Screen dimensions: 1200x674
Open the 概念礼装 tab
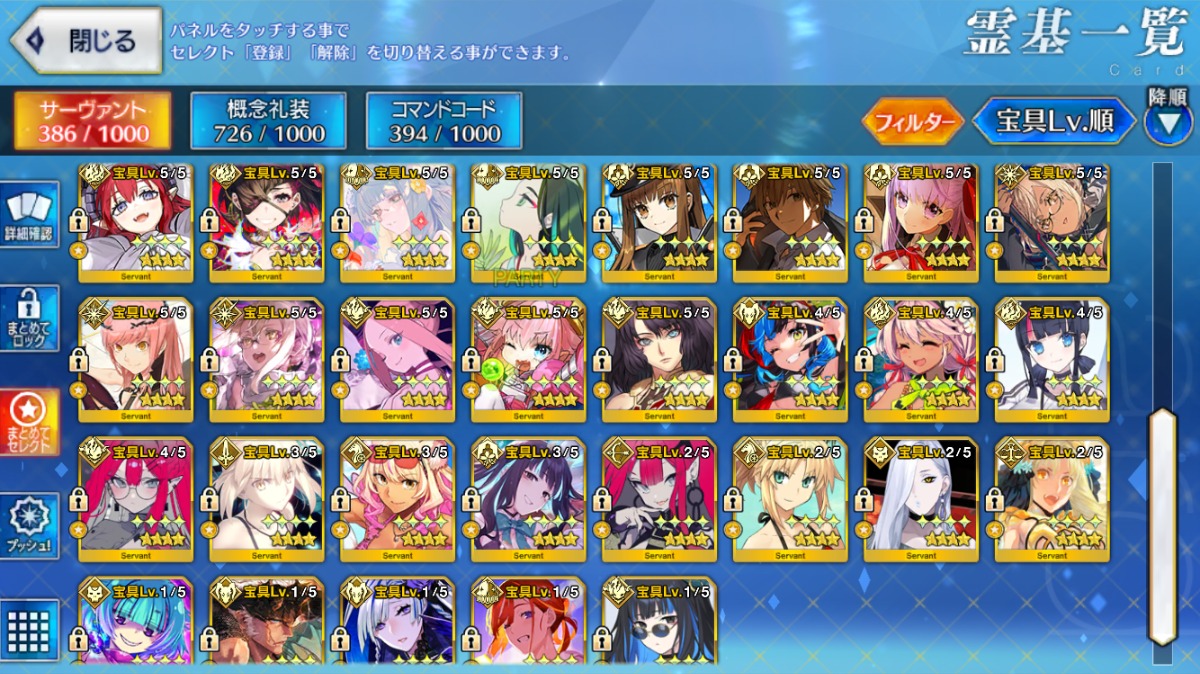coord(268,121)
